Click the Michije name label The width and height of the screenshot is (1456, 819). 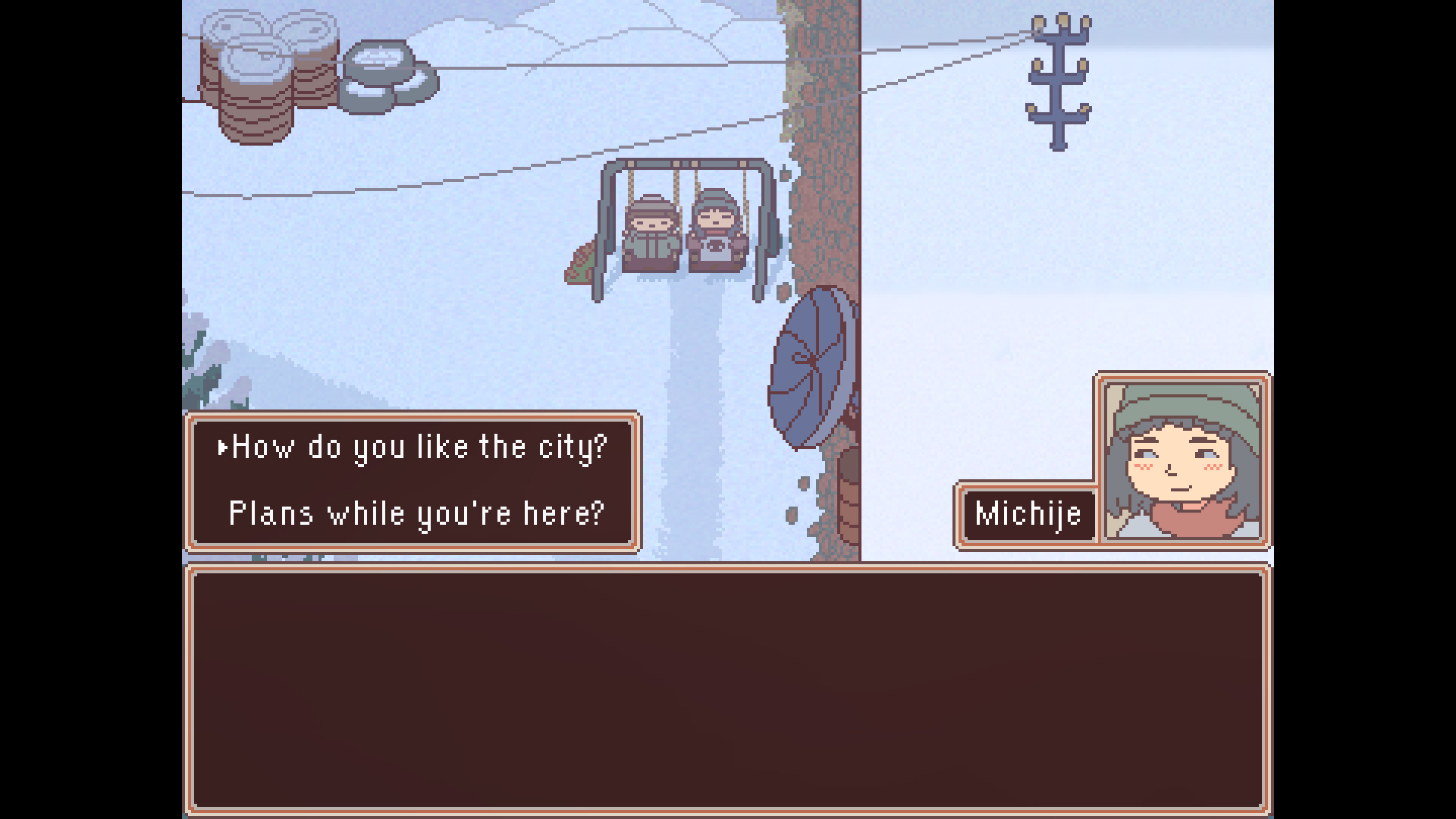click(x=1028, y=513)
